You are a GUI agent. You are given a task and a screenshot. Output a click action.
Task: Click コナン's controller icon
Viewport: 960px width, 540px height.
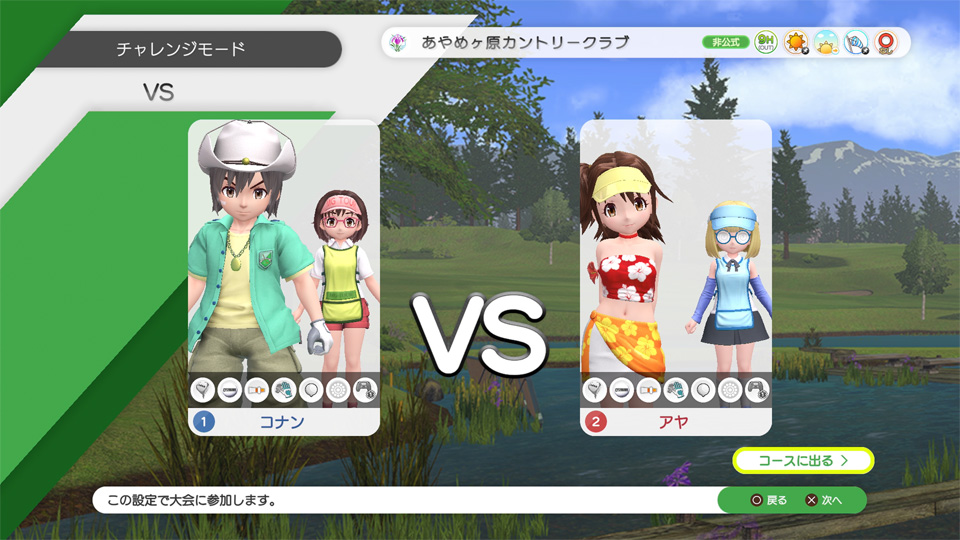click(x=365, y=390)
